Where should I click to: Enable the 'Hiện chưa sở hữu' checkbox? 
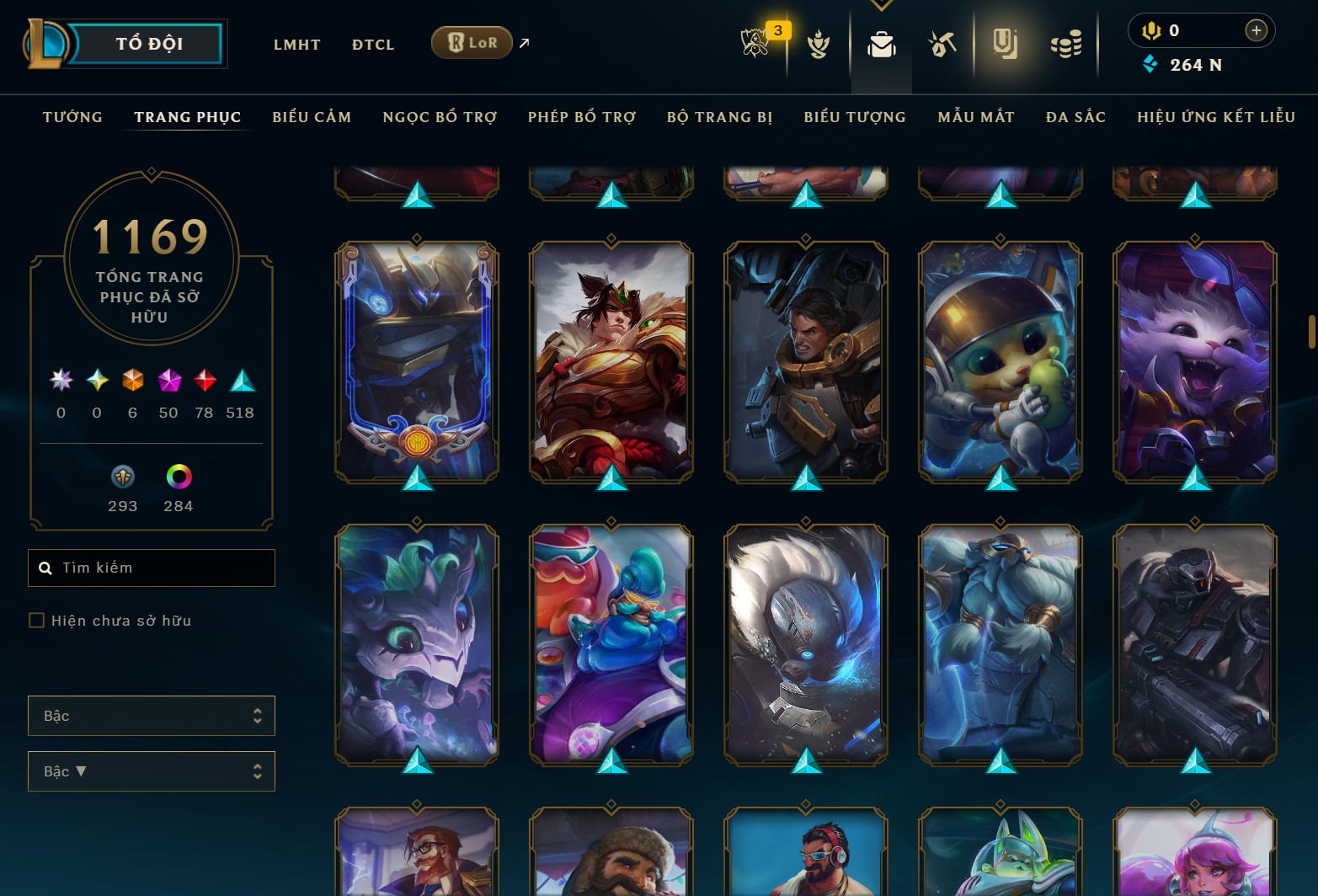click(37, 620)
